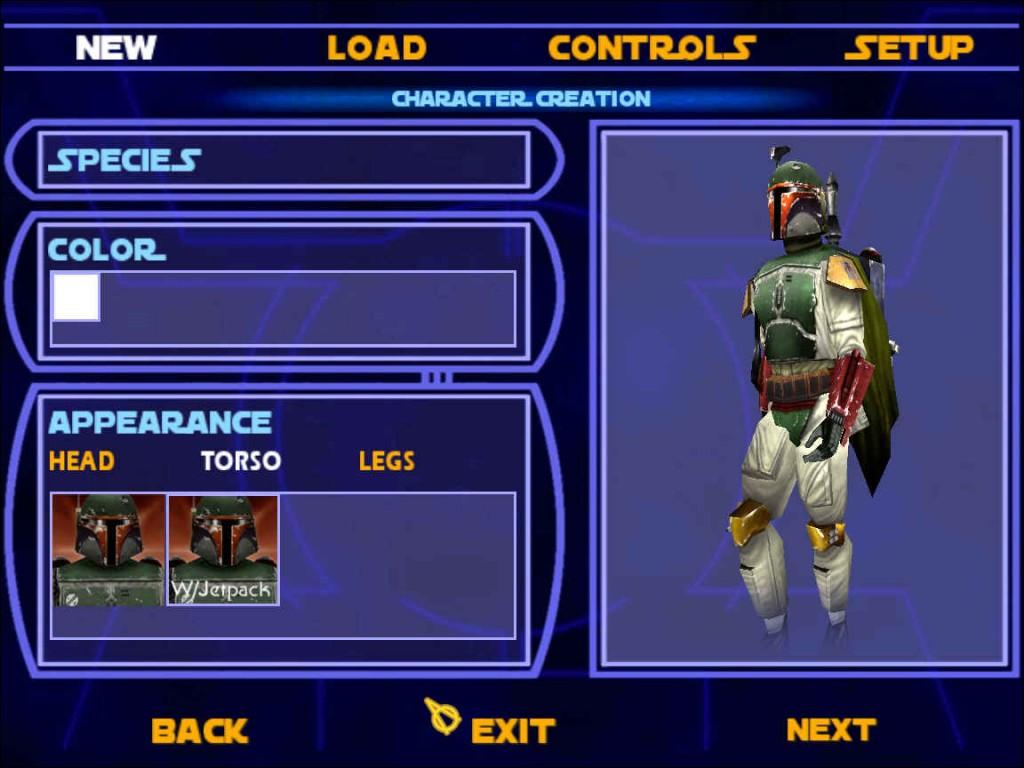
Task: Open the Setup menu
Action: pos(908,47)
